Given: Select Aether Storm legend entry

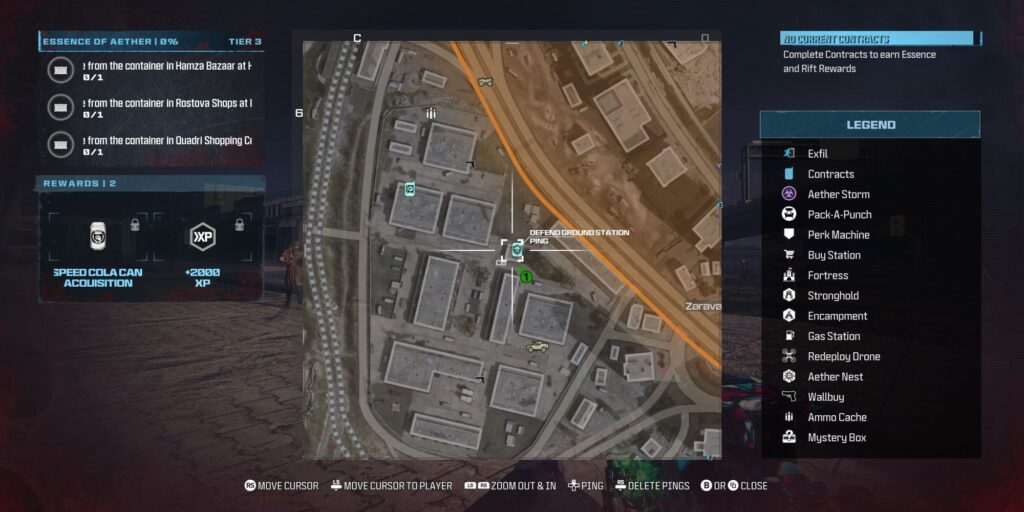Looking at the screenshot, I should 838,194.
